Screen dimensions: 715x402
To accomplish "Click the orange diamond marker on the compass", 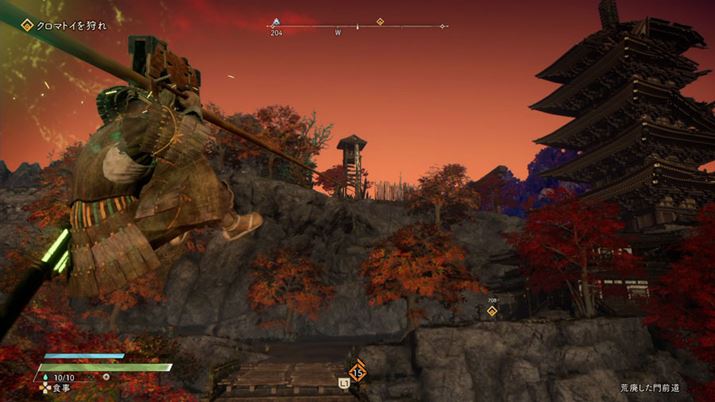I will [x=380, y=21].
